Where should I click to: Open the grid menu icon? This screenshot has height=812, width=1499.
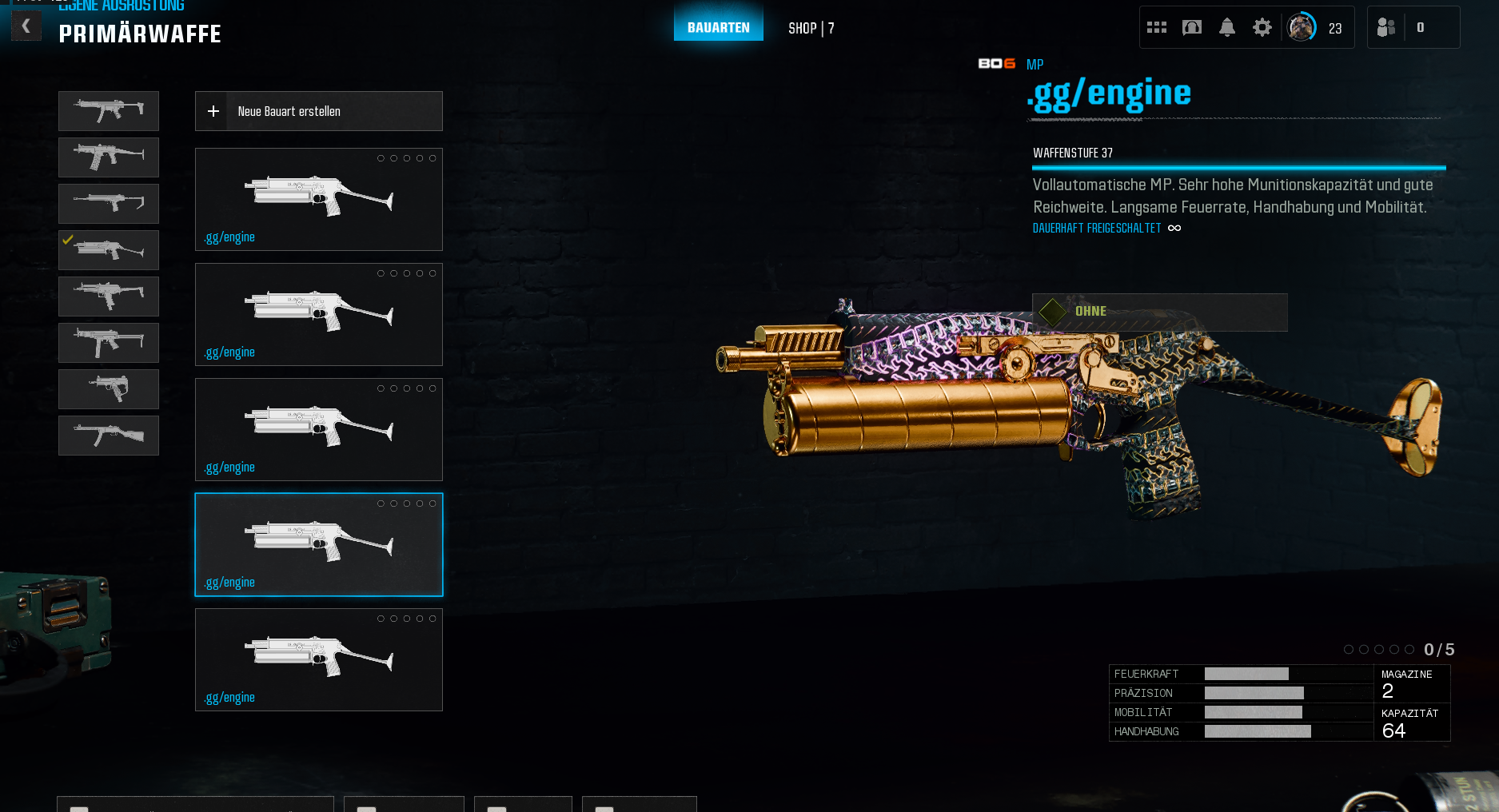1156,28
